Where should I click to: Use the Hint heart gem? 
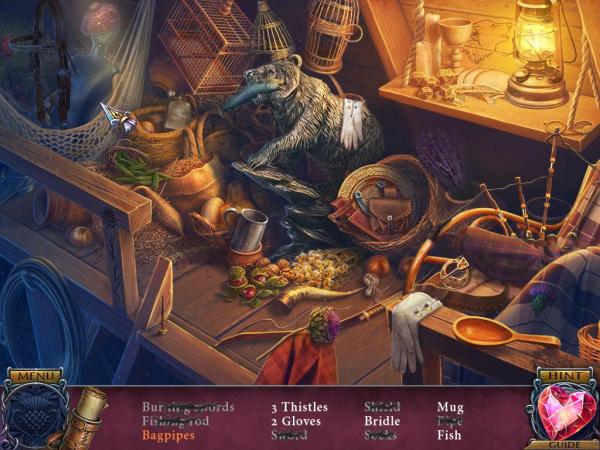[563, 411]
